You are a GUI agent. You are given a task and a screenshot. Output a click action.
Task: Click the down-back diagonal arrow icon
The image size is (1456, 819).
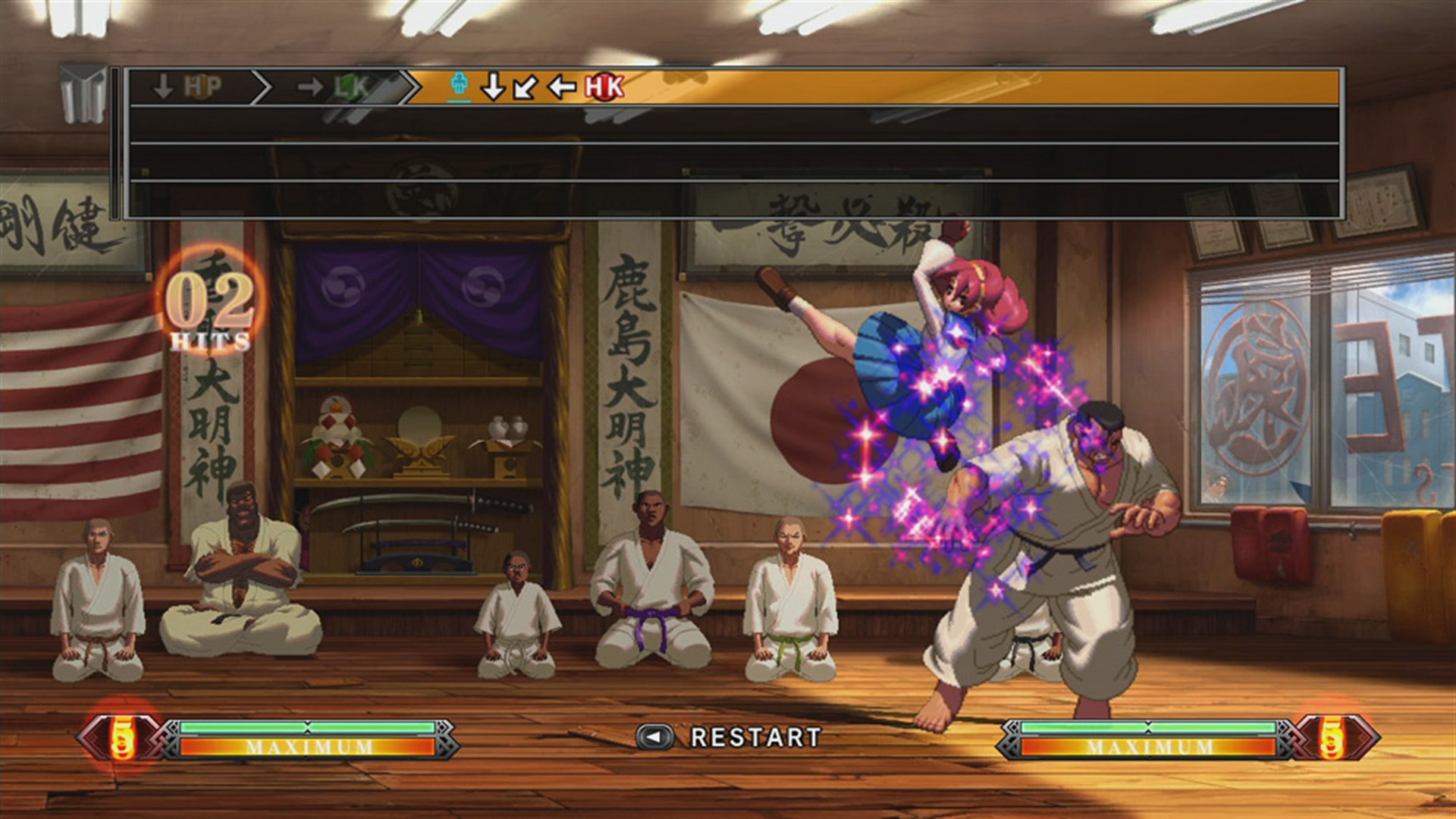(x=526, y=87)
